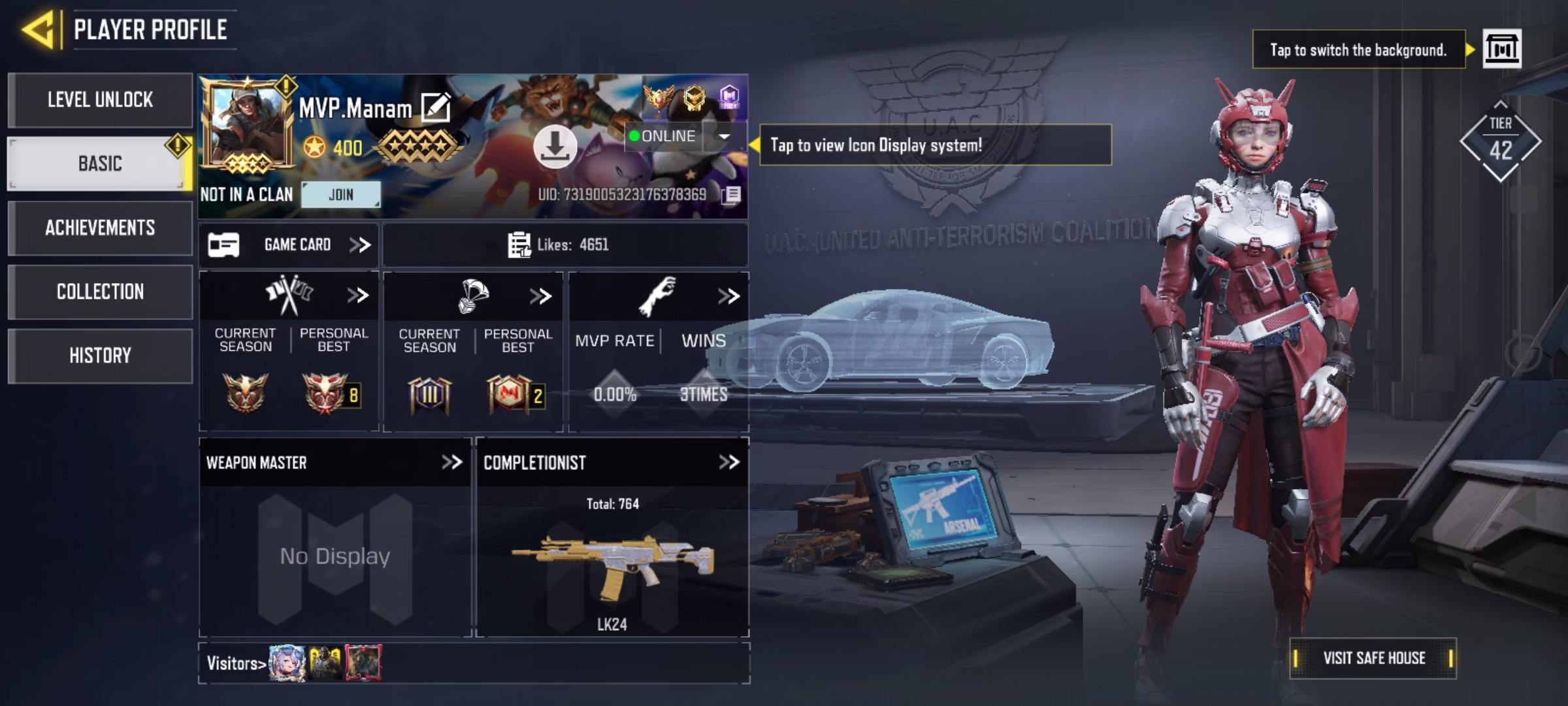This screenshot has height=706, width=1568.
Task: Copy the UID with the copy icon
Action: [732, 195]
